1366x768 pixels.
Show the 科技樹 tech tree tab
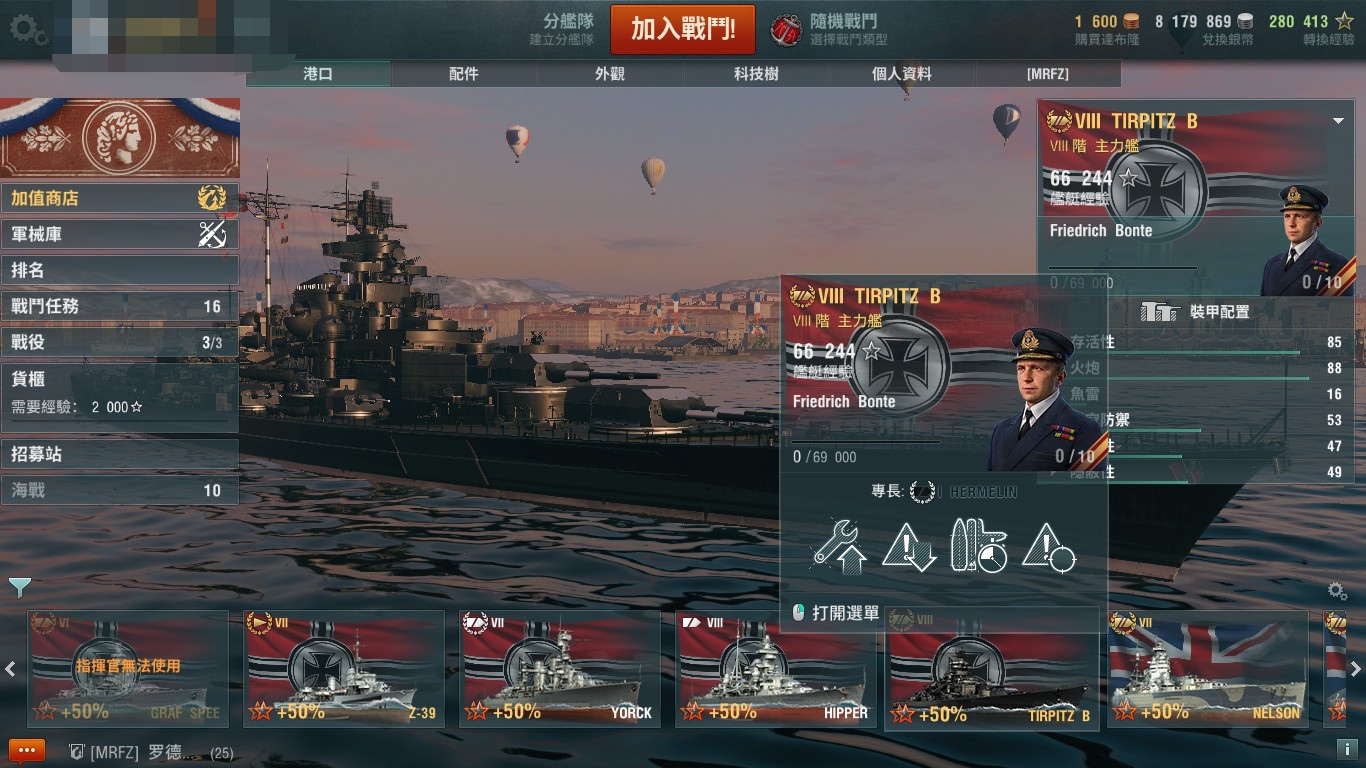pyautogui.click(x=756, y=74)
